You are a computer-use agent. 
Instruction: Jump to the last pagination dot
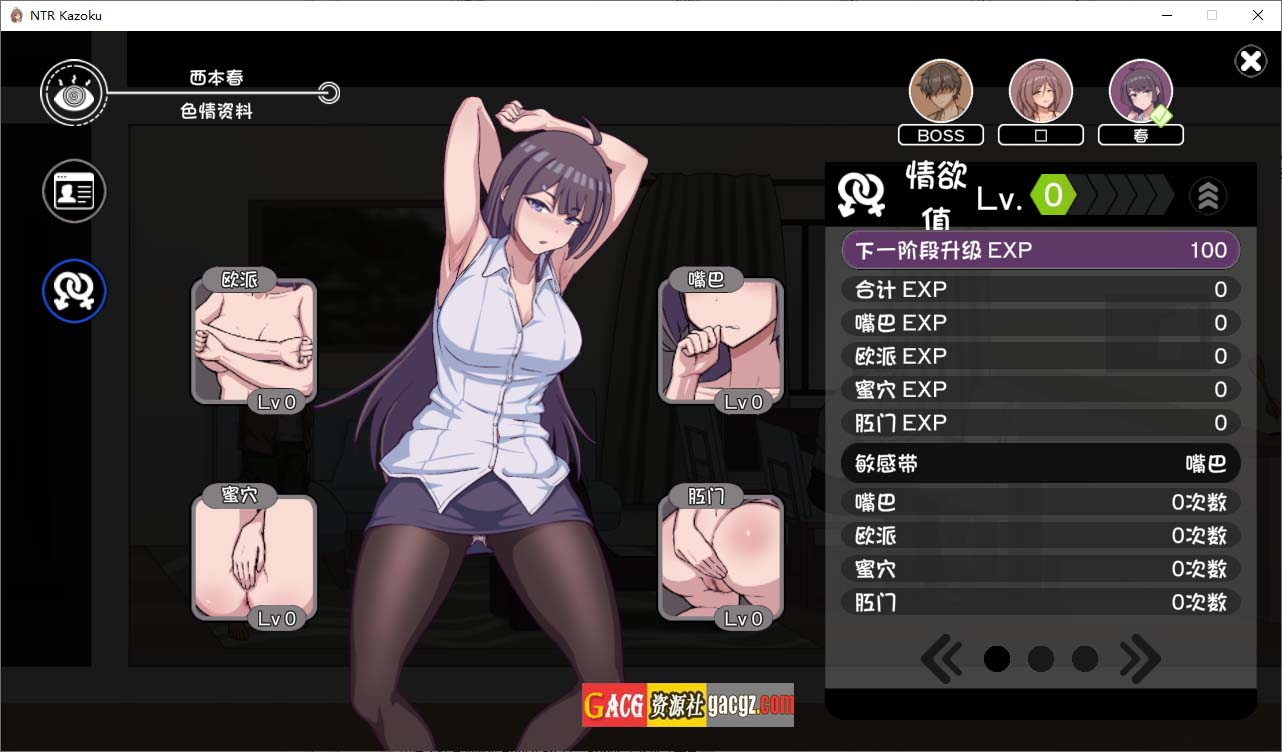pos(1085,658)
